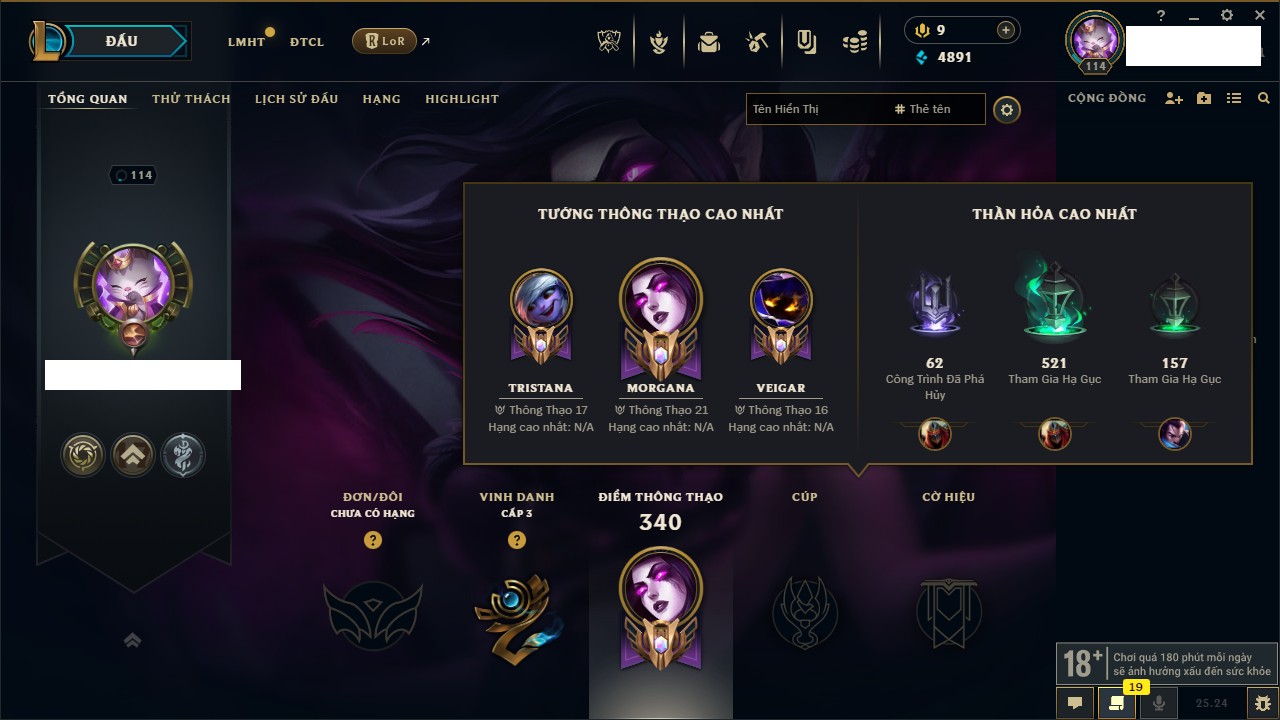Screen dimensions: 1280x720
Task: Show the Highlight tab
Action: coord(461,99)
